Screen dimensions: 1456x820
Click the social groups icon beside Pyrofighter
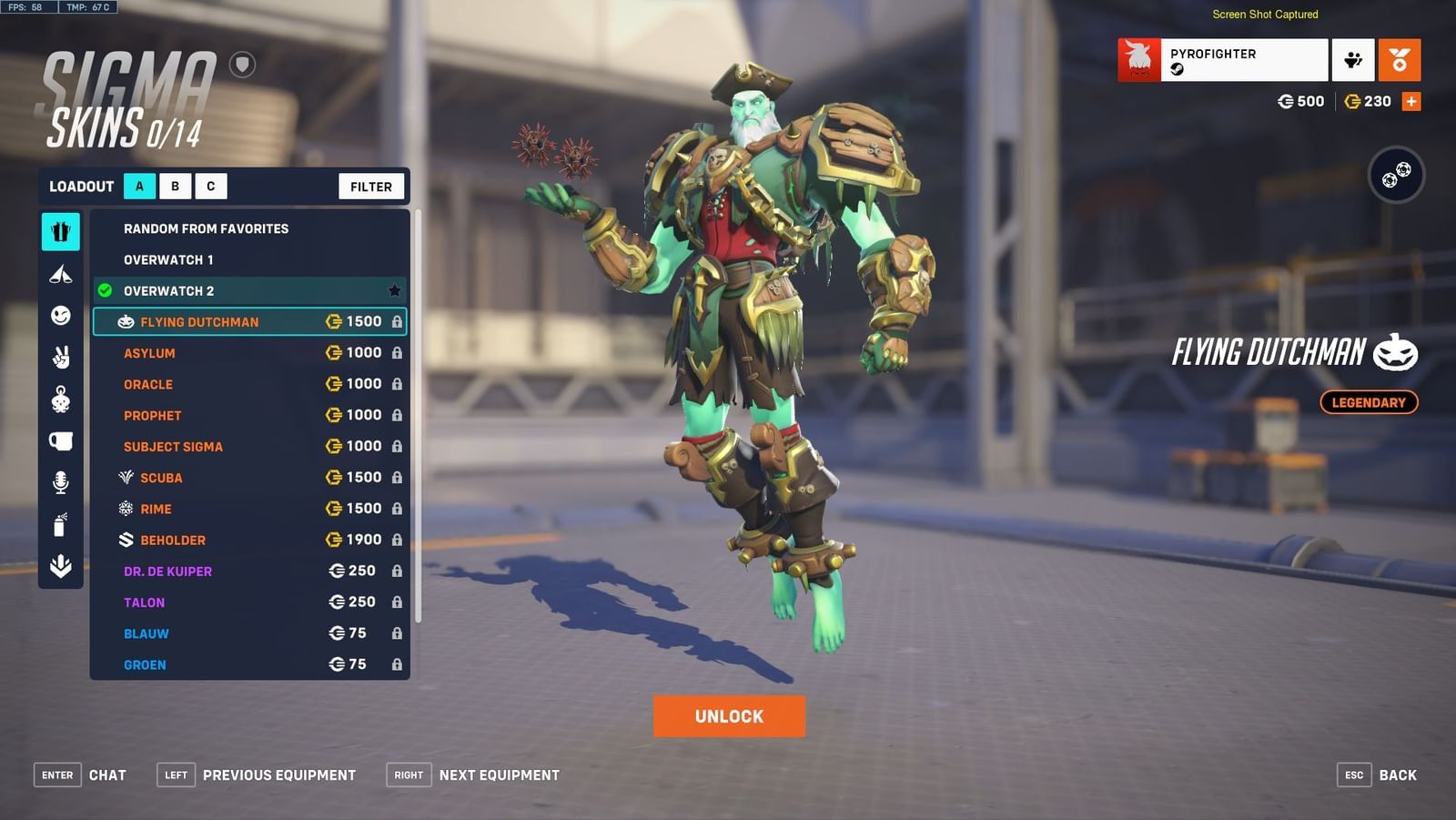(x=1353, y=58)
